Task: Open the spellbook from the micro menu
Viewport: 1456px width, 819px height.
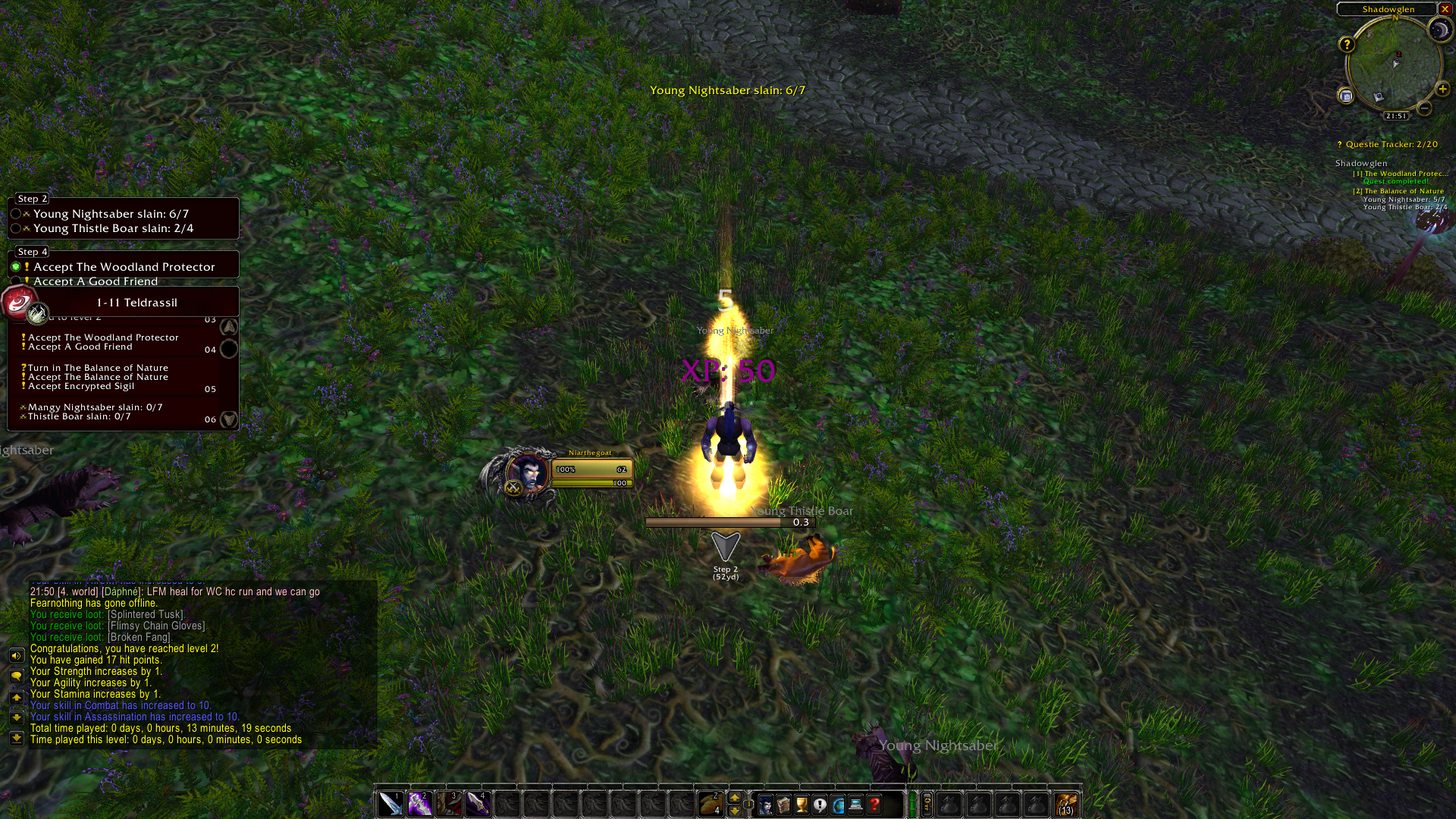Action: [784, 805]
